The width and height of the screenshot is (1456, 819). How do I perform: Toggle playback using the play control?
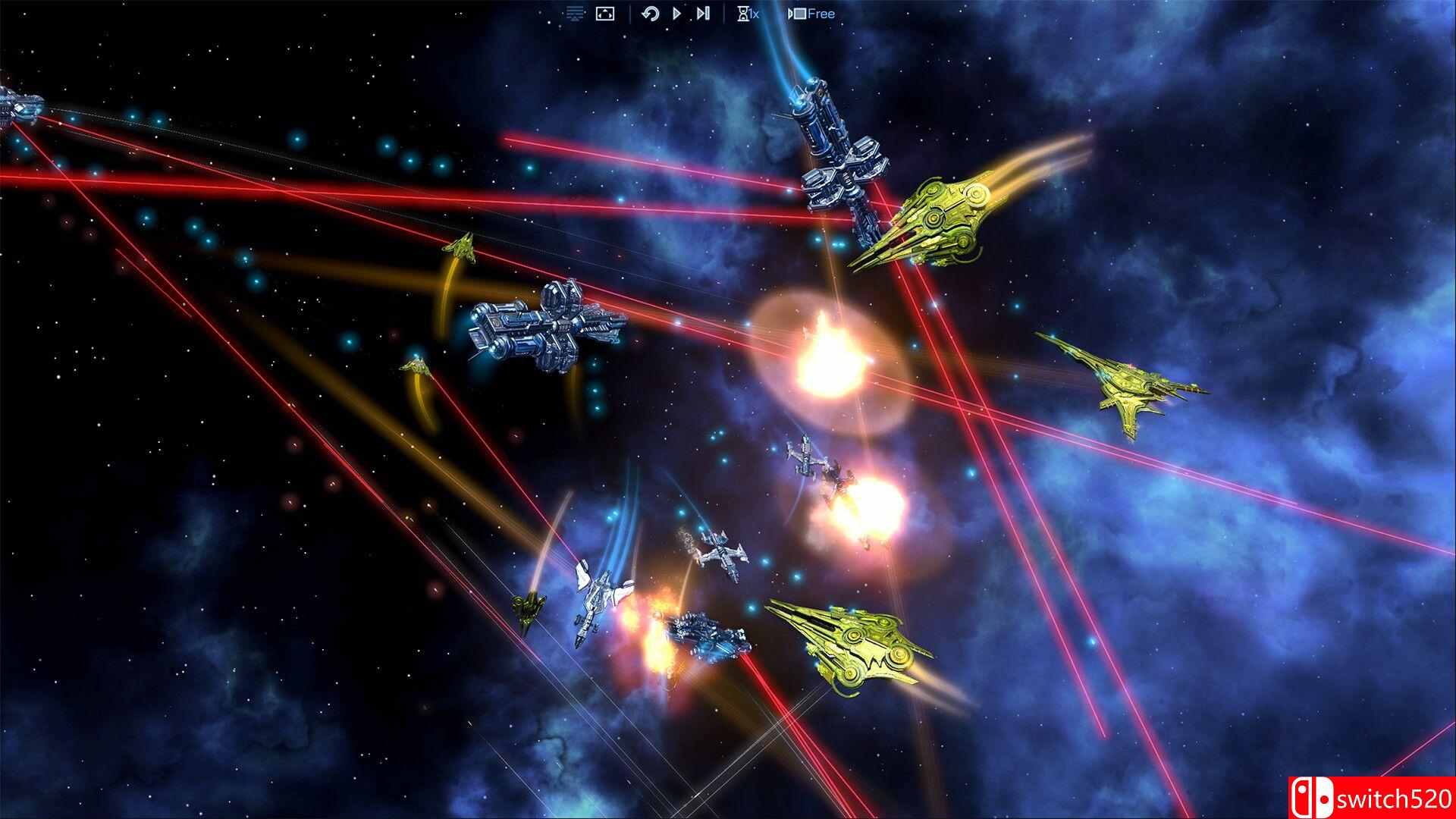[x=676, y=13]
